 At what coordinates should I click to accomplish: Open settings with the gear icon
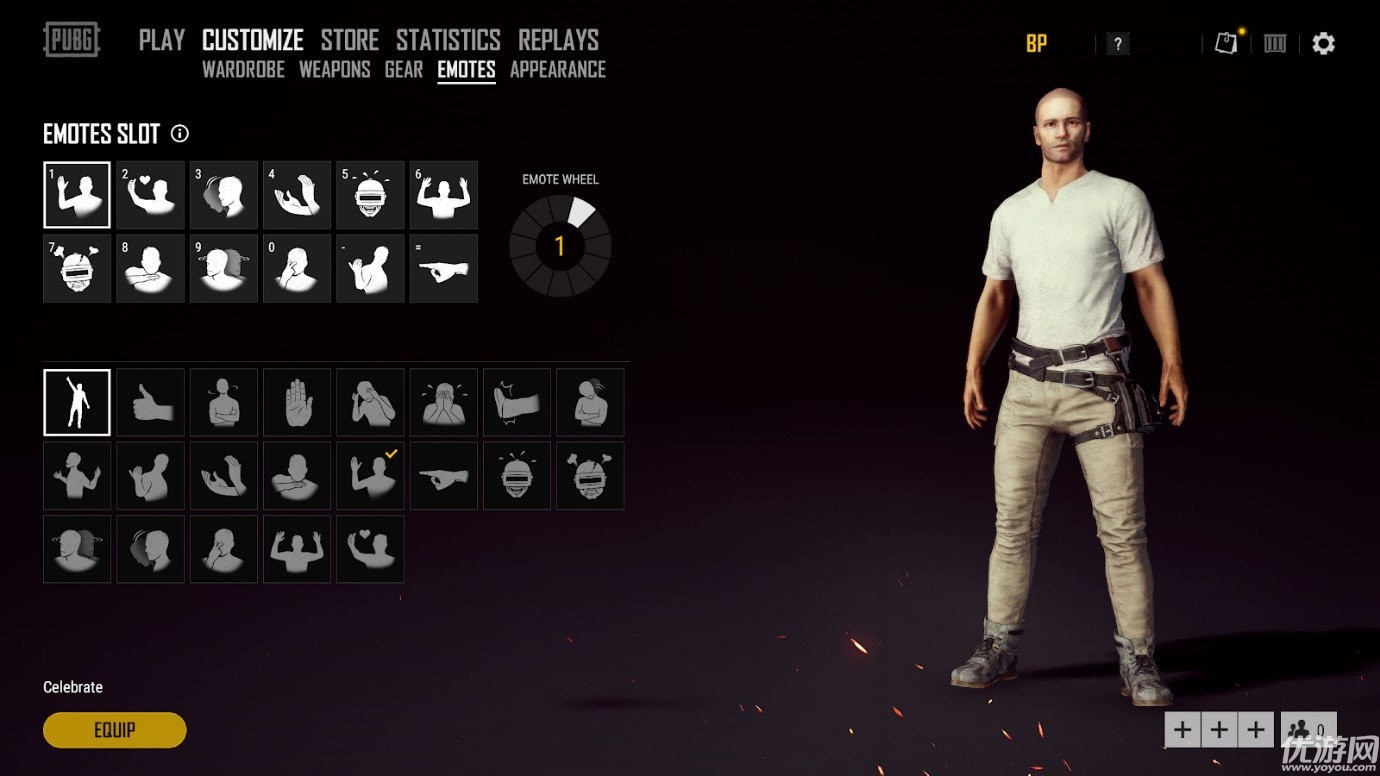[1323, 43]
